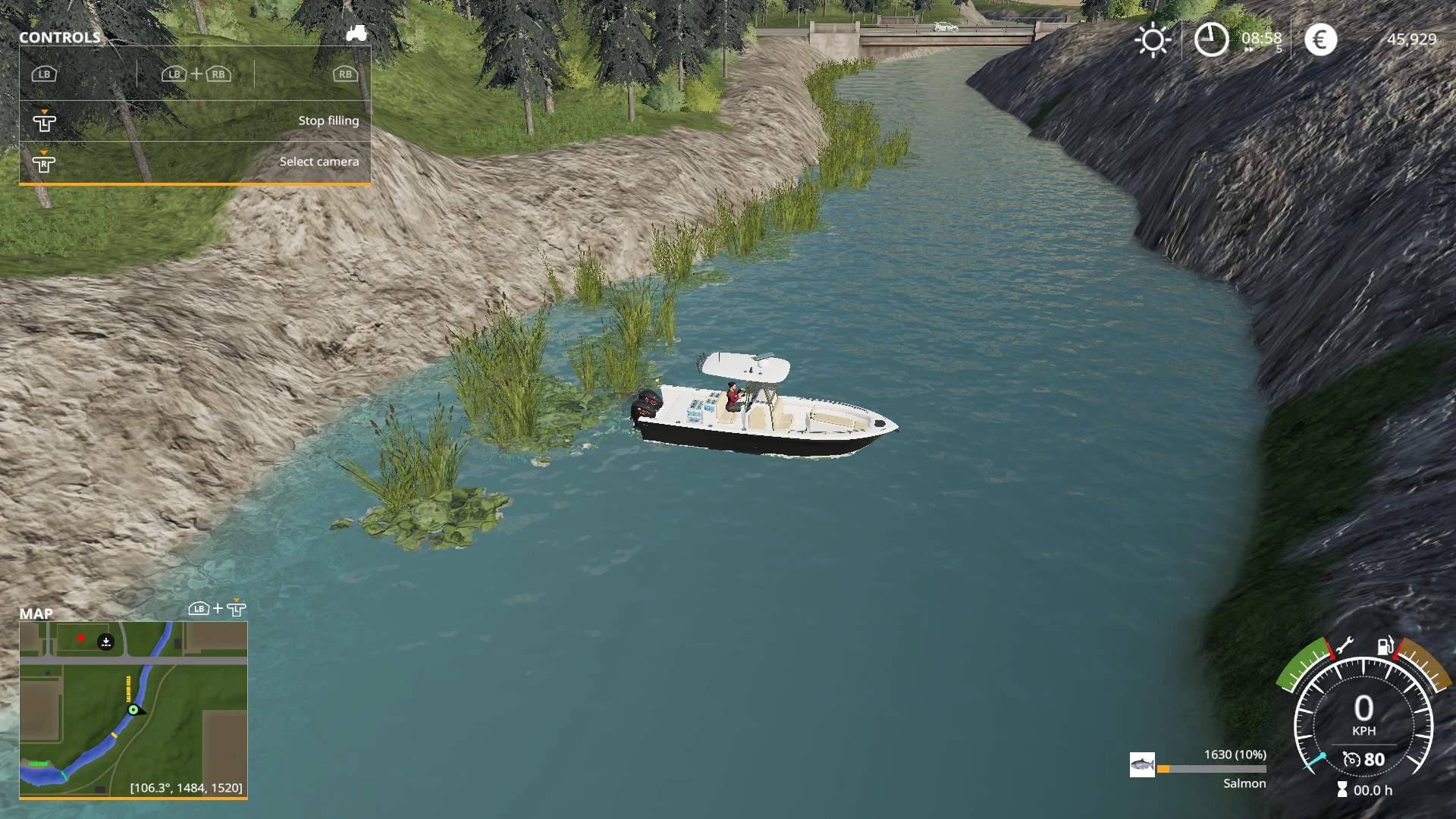Click the tractor icon above the controls panel
1456x819 pixels.
point(356,33)
